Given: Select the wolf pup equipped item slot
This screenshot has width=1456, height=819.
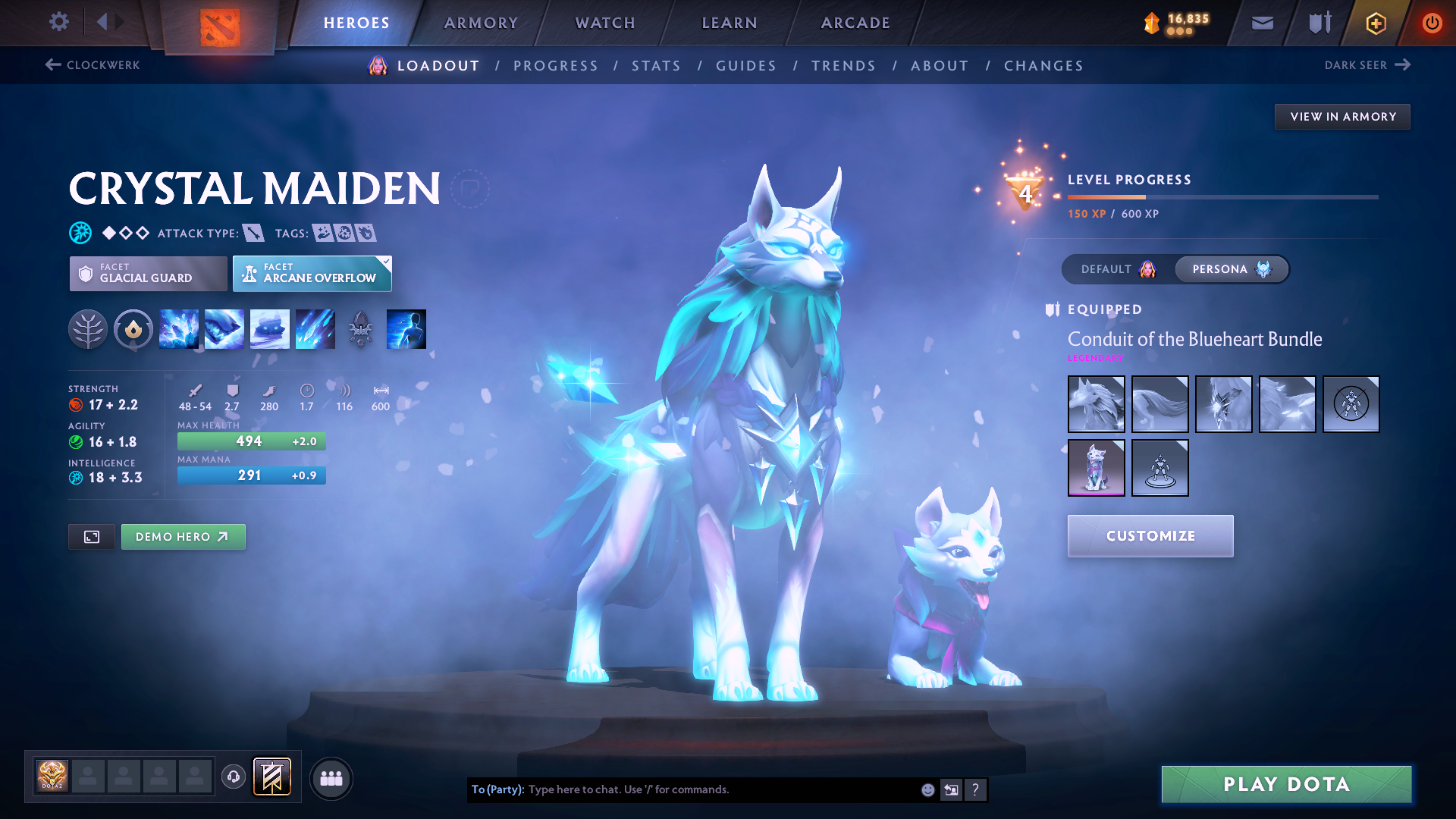Looking at the screenshot, I should 1096,468.
